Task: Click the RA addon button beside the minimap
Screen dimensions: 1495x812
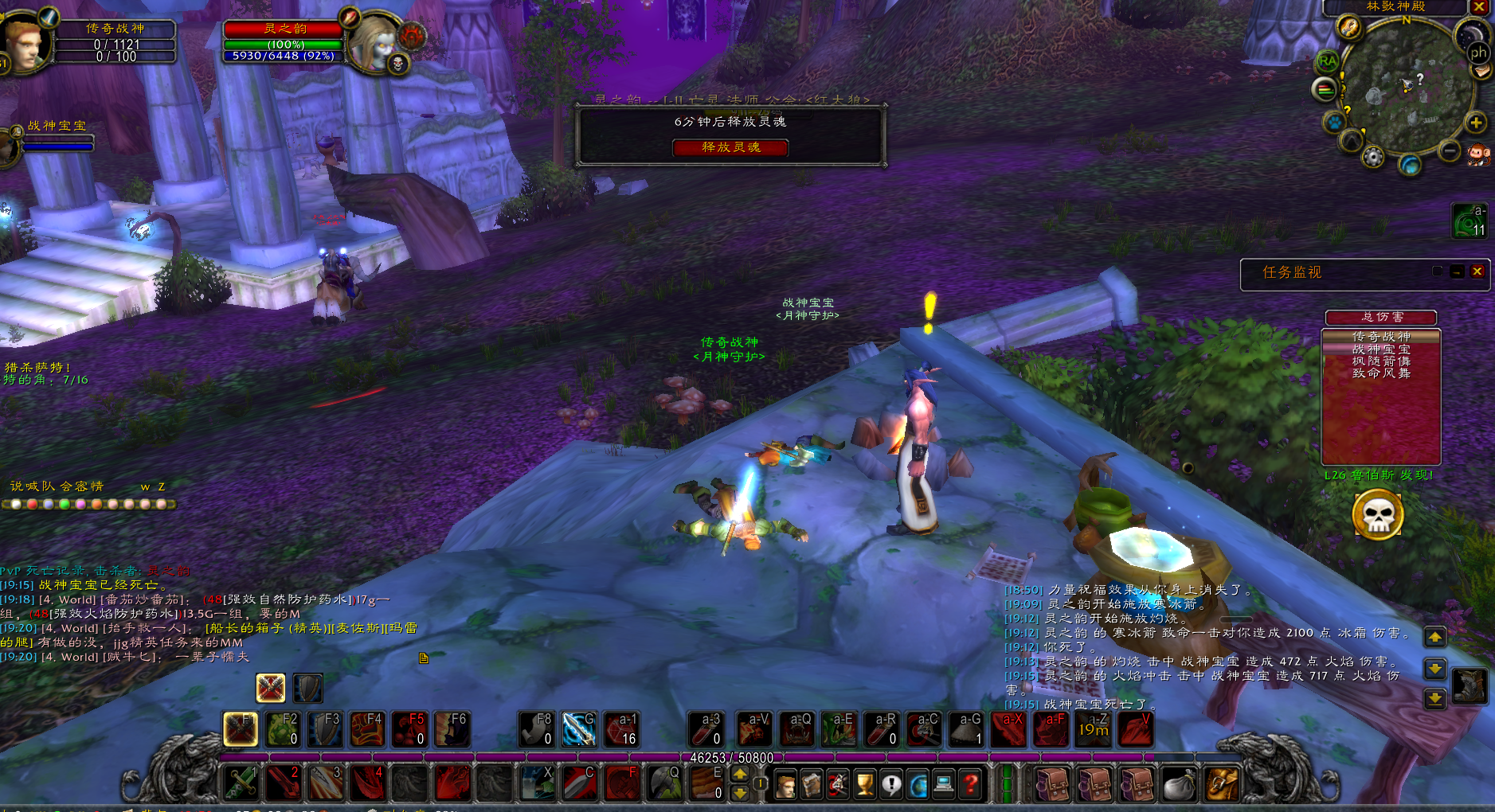Action: pos(1327,61)
